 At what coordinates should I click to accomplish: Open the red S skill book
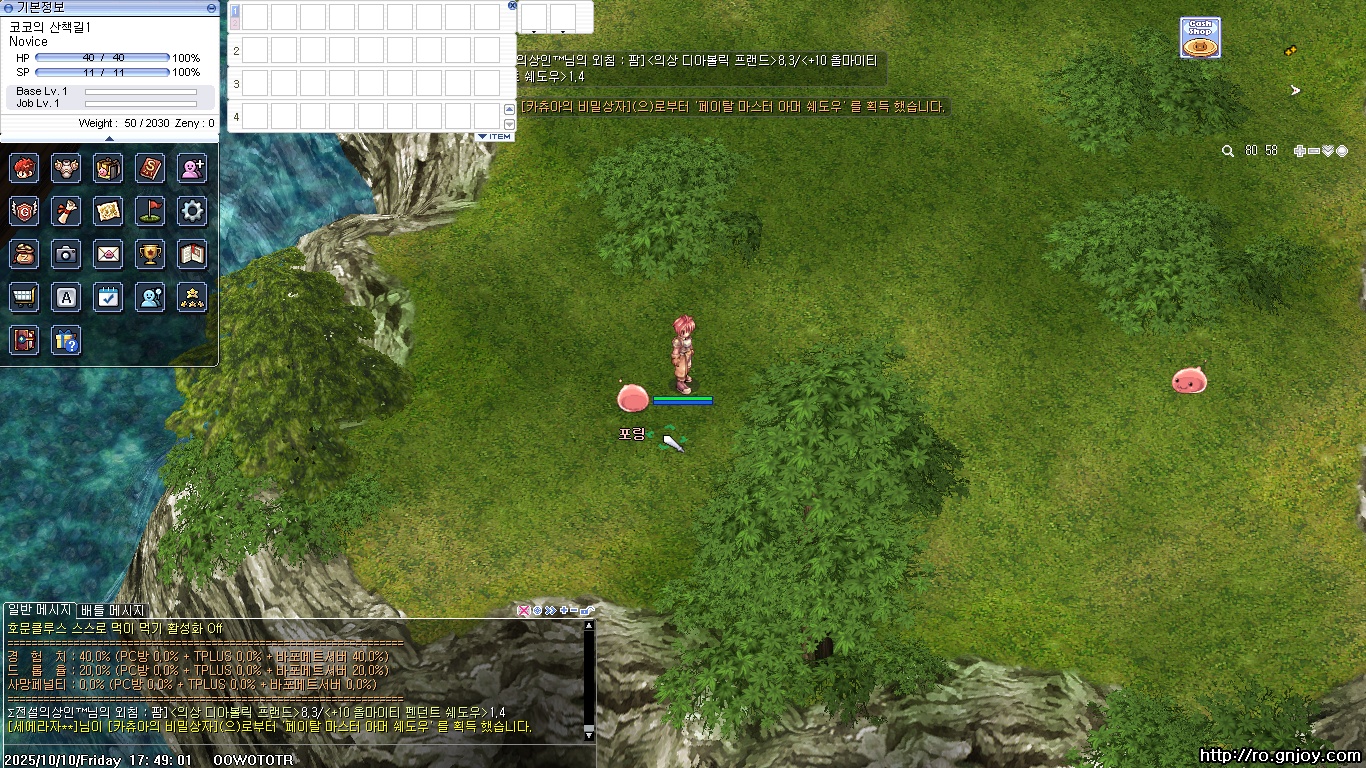click(x=150, y=168)
